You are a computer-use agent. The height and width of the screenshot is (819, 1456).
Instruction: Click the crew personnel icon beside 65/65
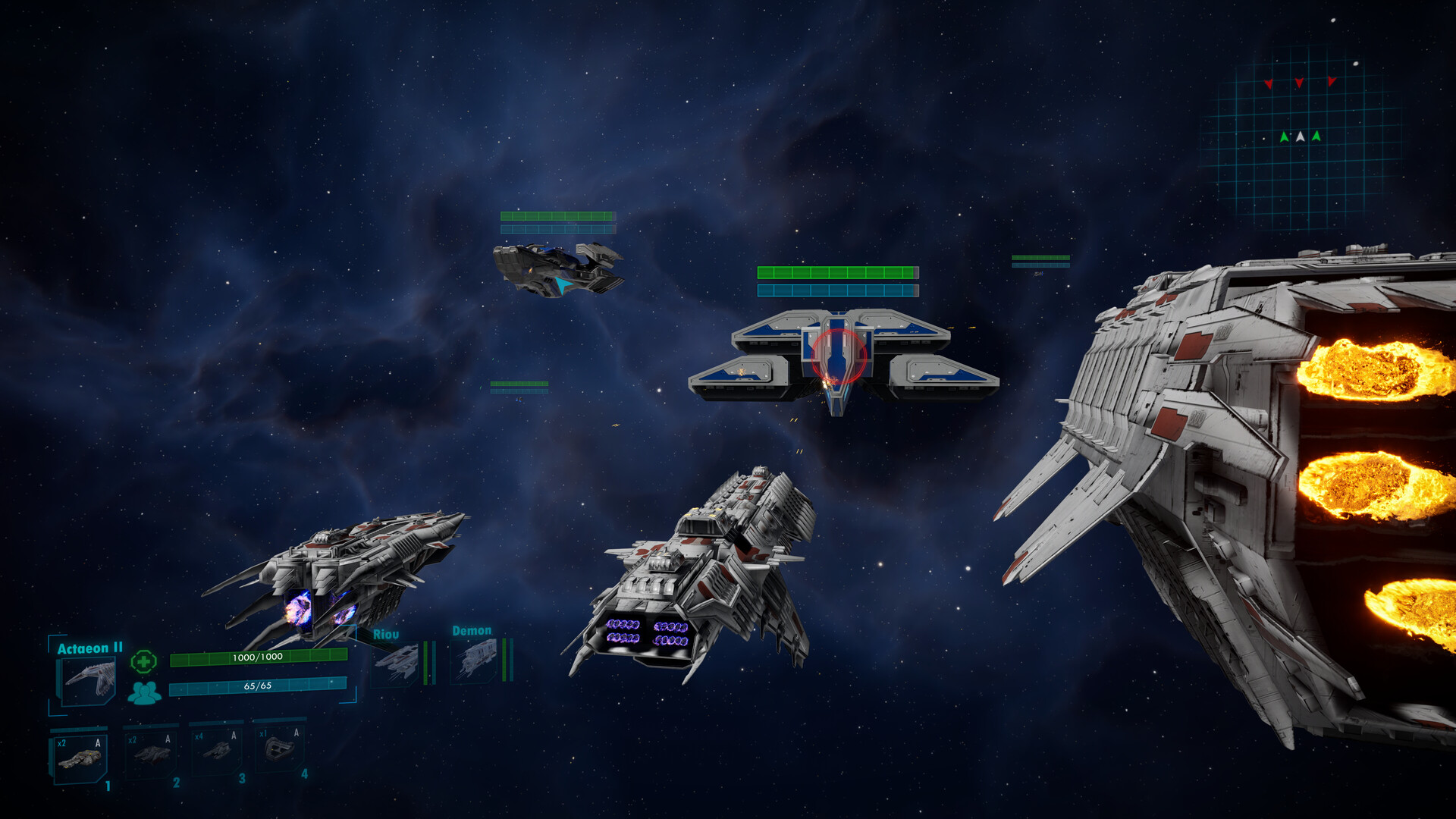click(143, 692)
